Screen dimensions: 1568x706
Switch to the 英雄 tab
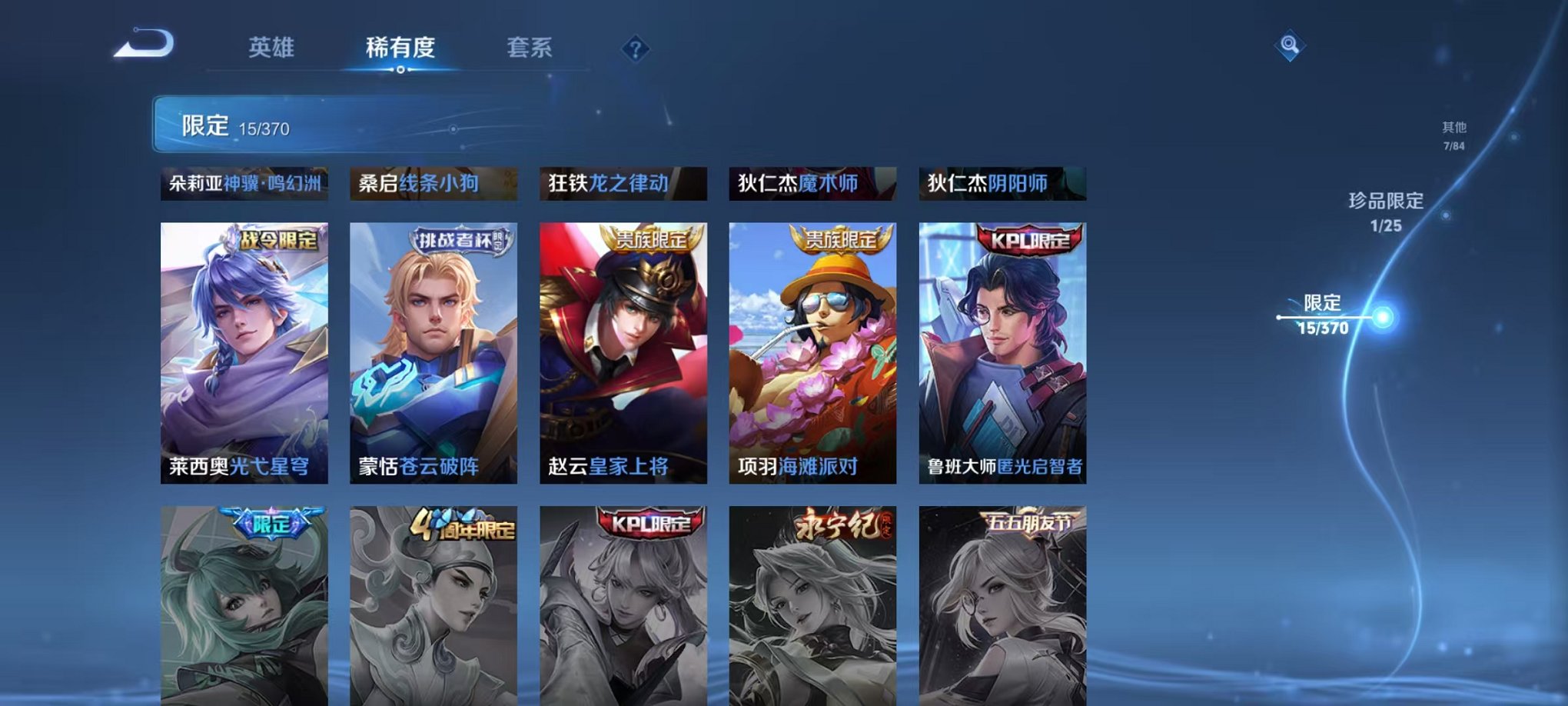pos(270,48)
